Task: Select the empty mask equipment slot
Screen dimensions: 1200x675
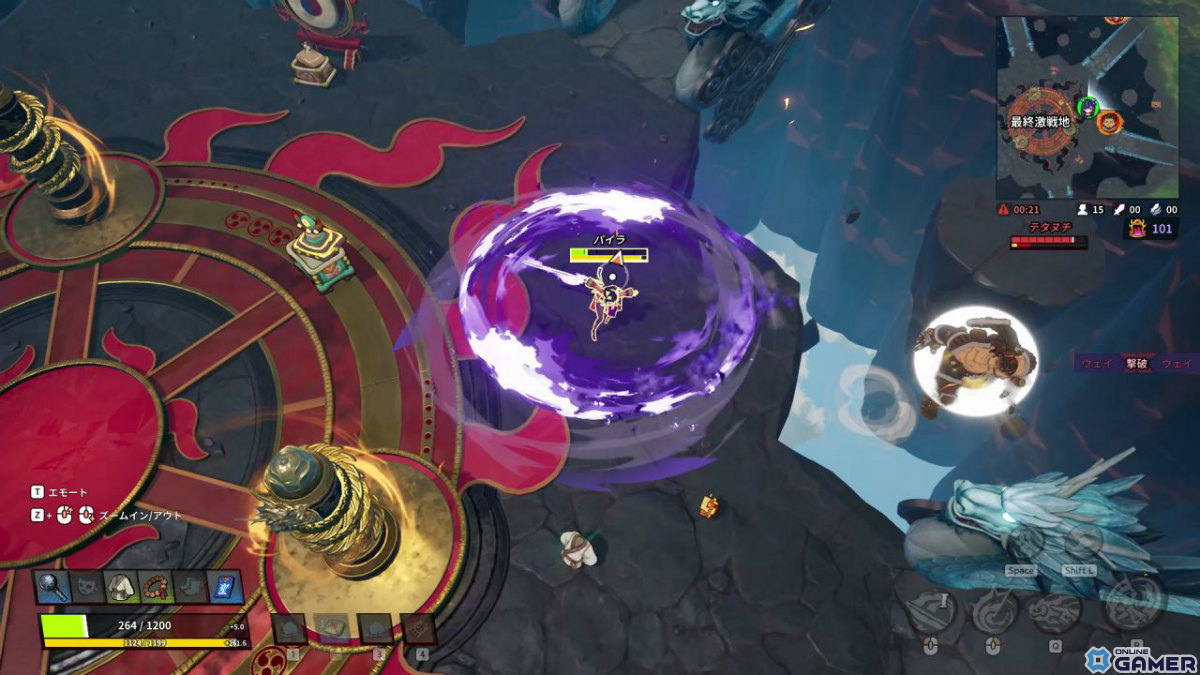Action: point(88,586)
